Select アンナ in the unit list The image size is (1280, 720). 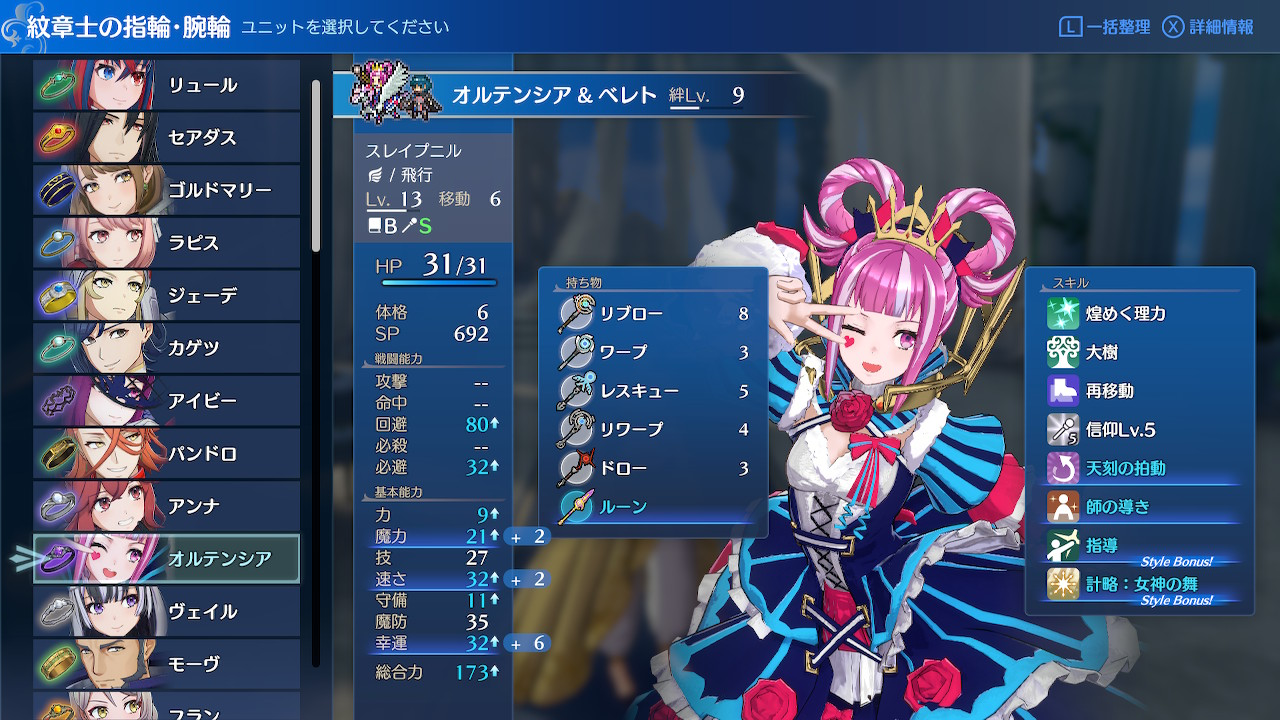167,506
